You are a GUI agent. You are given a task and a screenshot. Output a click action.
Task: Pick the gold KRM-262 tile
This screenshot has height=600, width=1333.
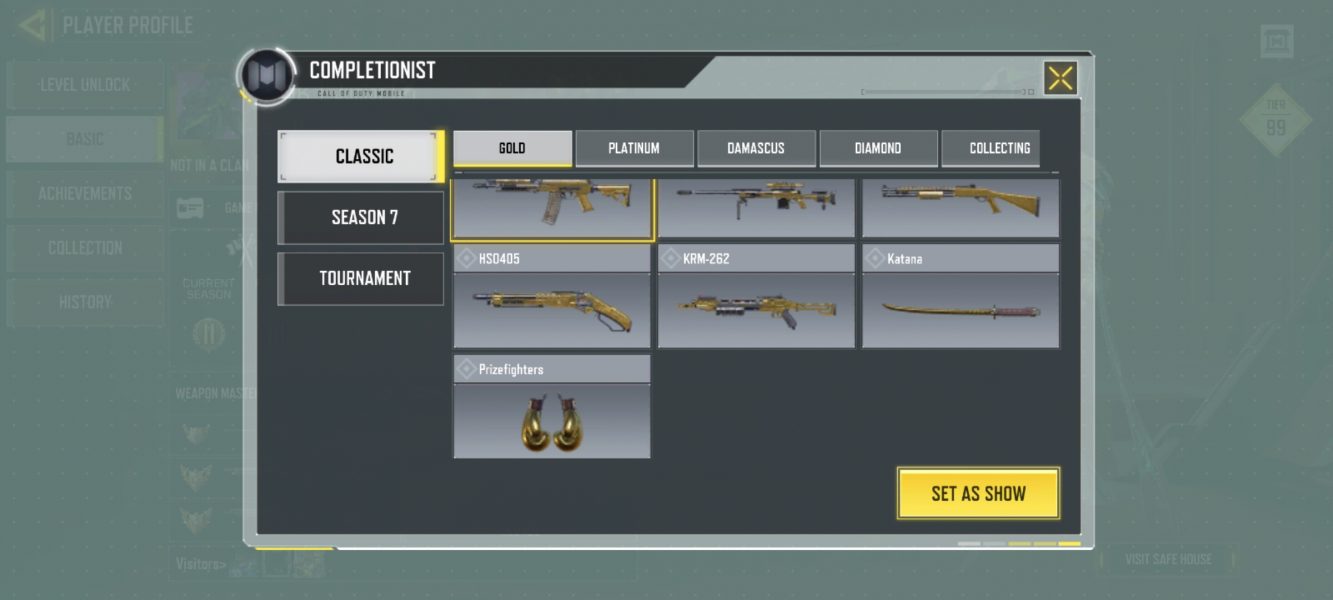point(756,309)
